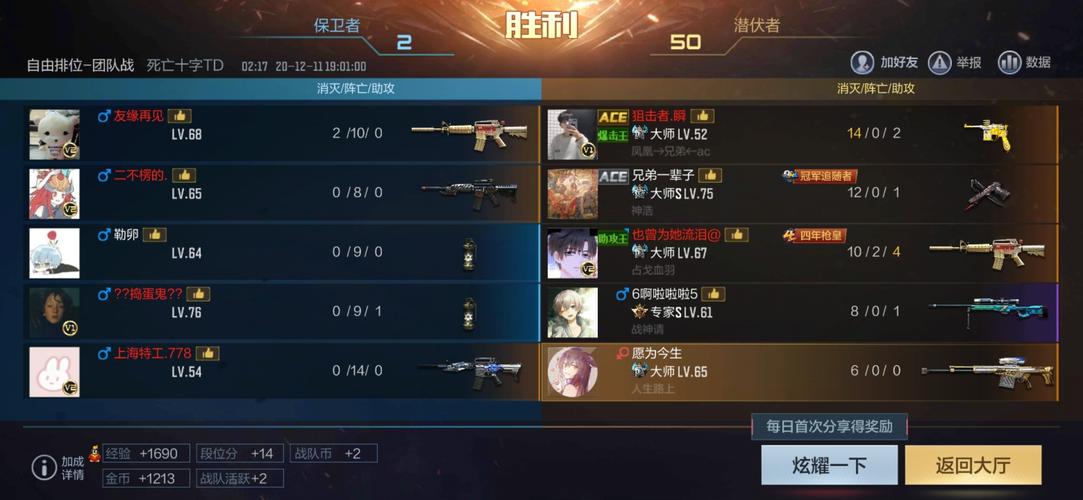The height and width of the screenshot is (500, 1083).
Task: Select player row 二不愣的.
Action: pos(280,193)
